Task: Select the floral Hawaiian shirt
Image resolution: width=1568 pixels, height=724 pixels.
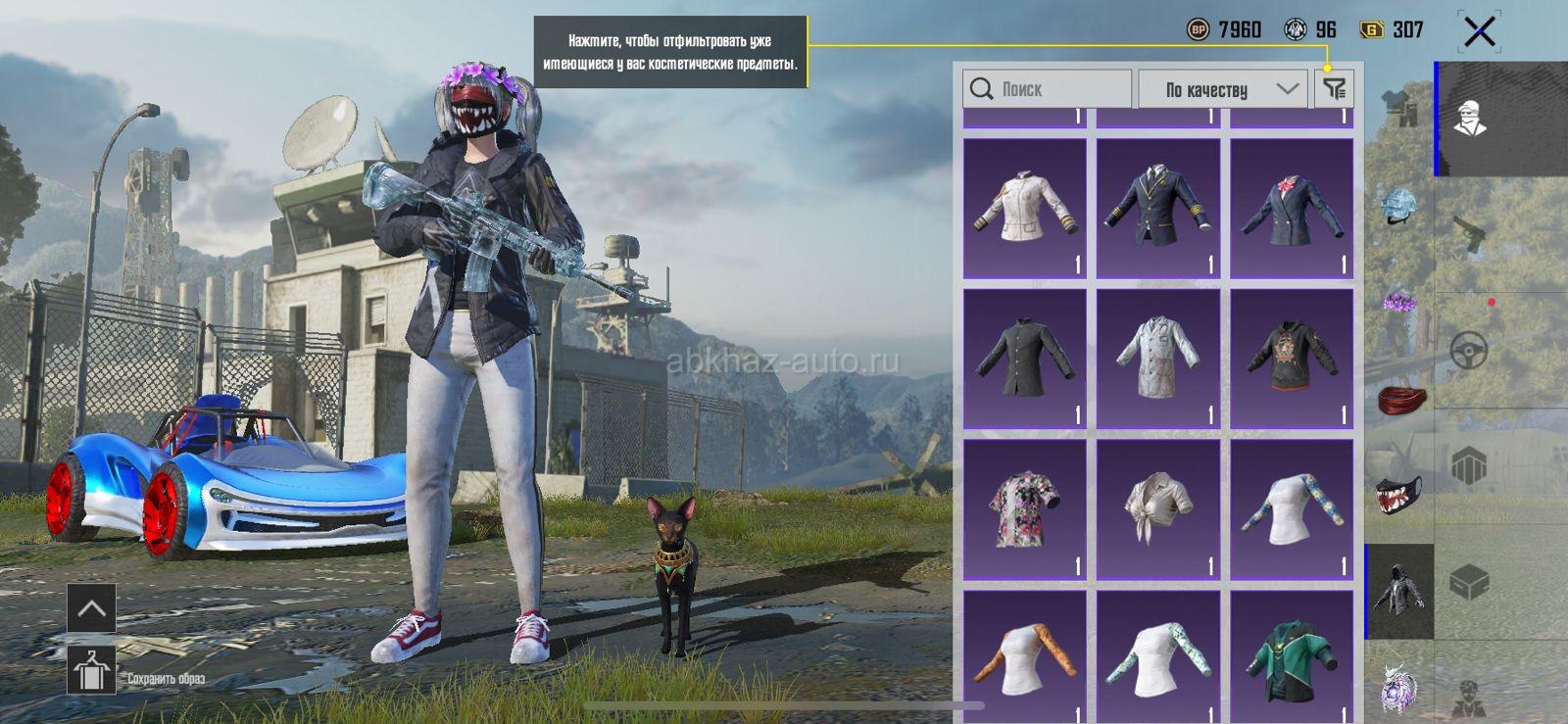Action: tap(1024, 508)
